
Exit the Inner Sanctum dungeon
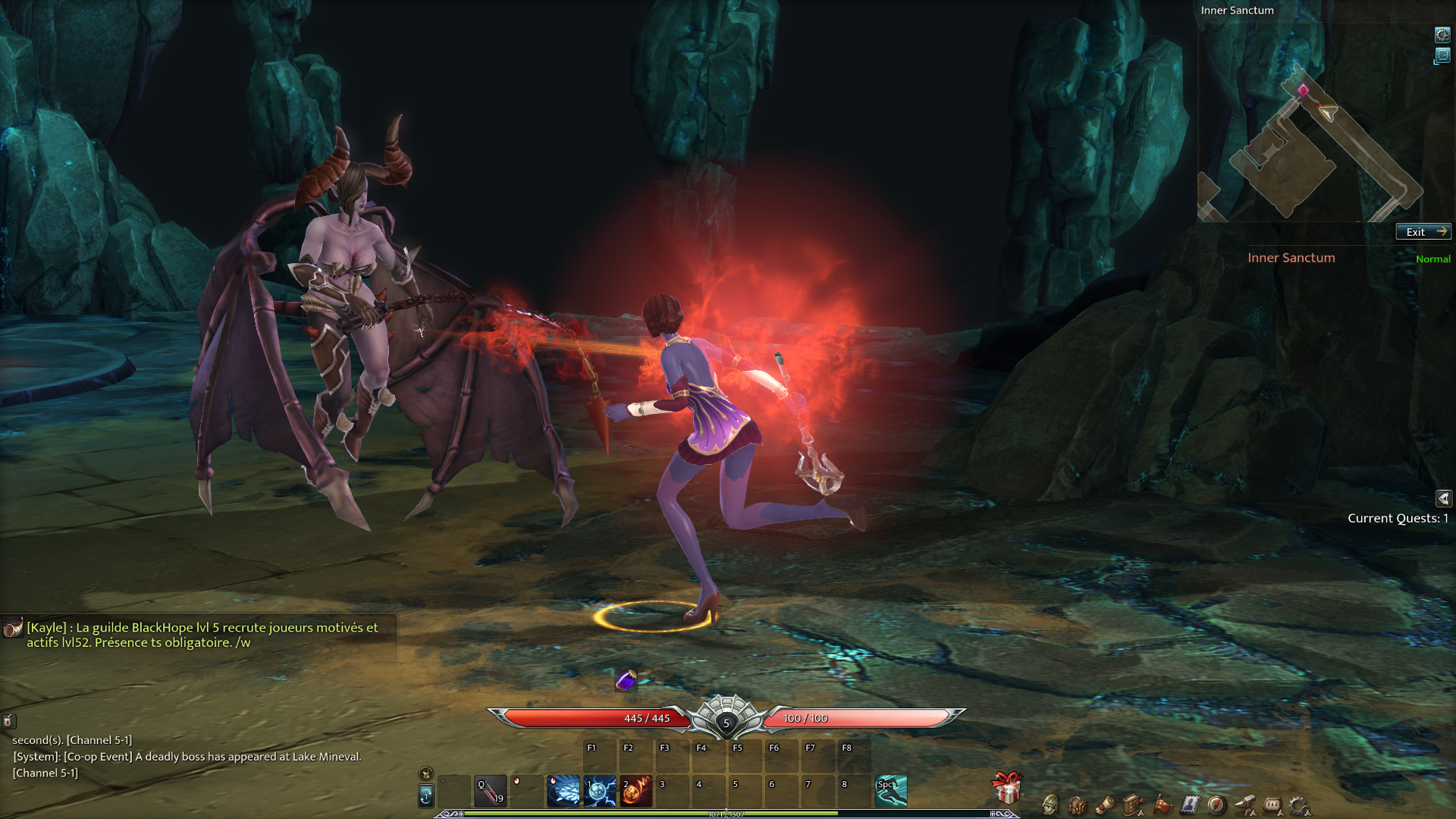(x=1423, y=232)
